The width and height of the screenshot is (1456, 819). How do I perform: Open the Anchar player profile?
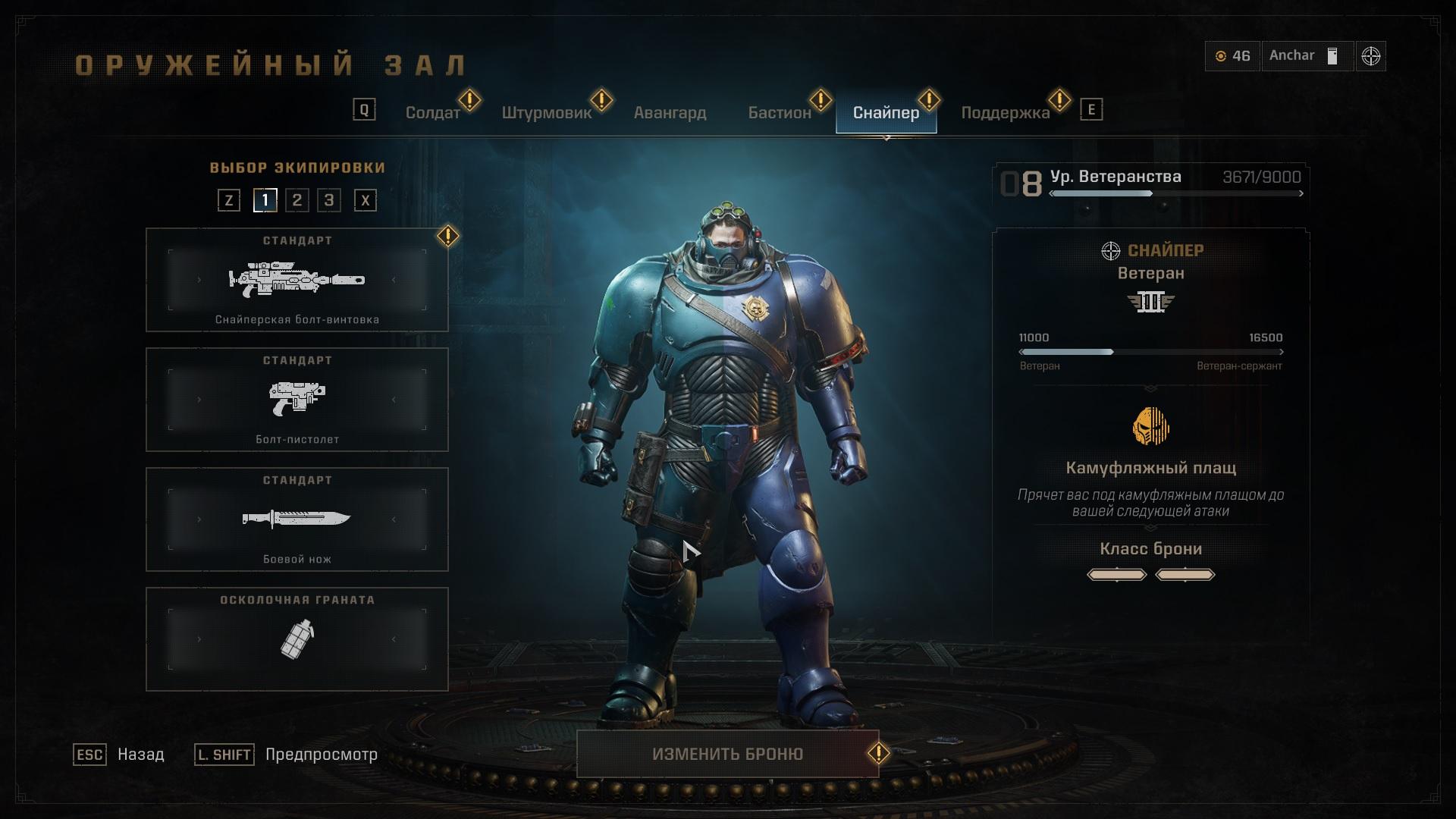(1307, 56)
